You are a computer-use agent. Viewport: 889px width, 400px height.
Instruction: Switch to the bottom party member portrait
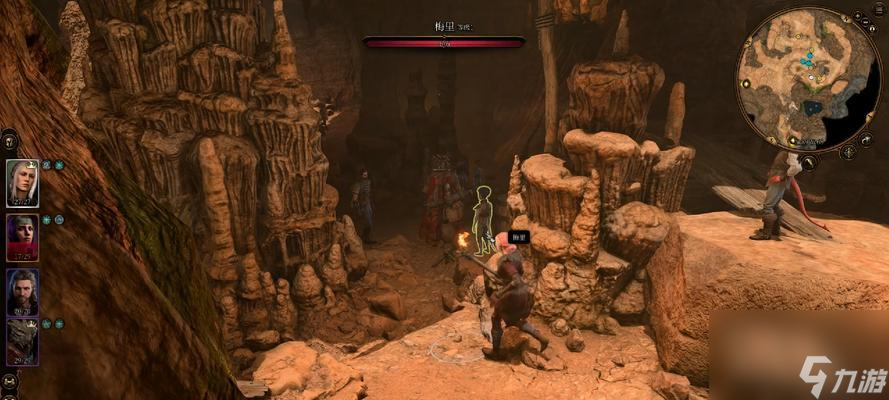[x=22, y=342]
